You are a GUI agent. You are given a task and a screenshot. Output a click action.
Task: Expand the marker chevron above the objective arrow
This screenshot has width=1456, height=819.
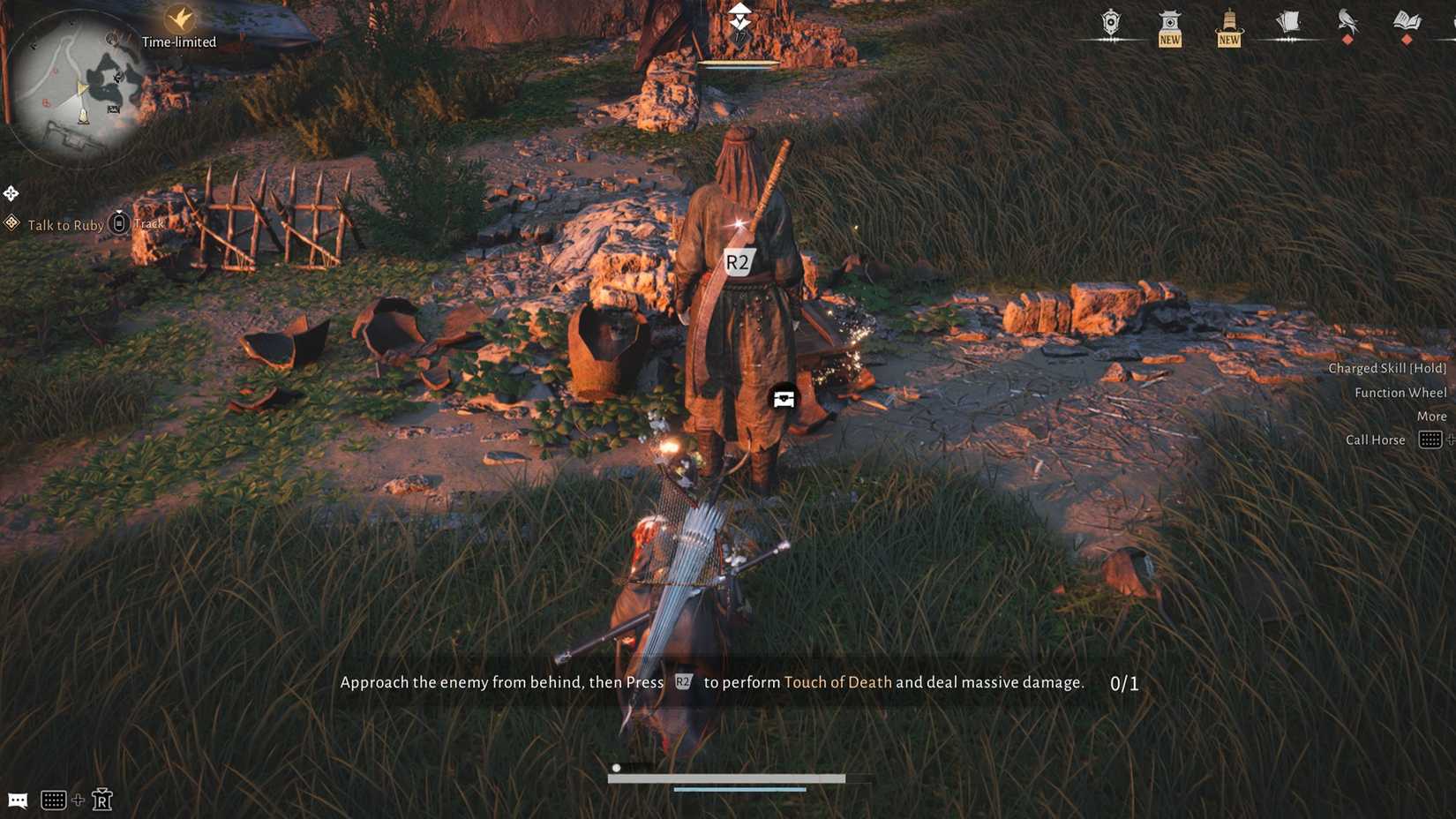pyautogui.click(x=739, y=10)
